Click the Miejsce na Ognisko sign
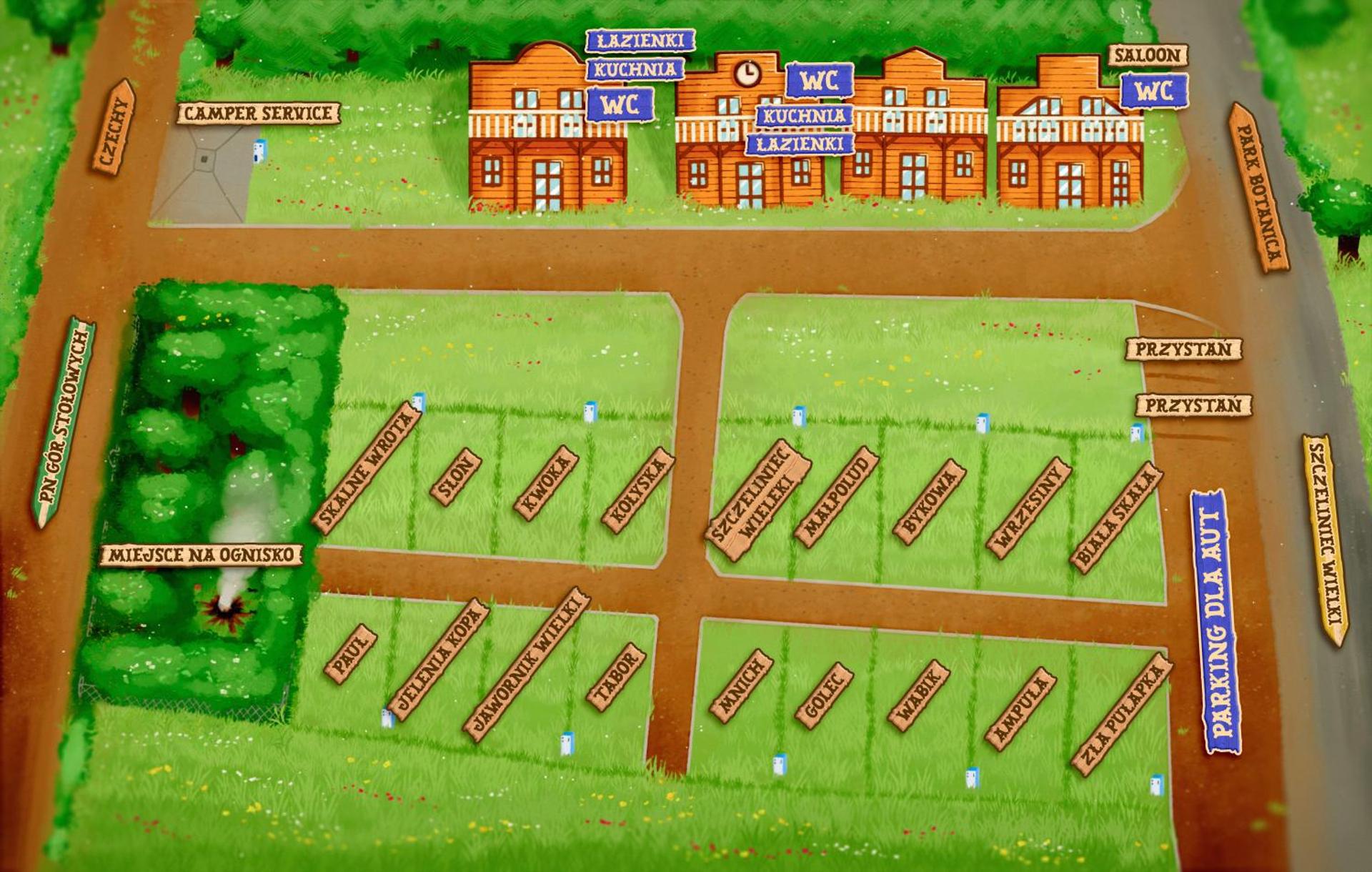The height and width of the screenshot is (872, 1372). (202, 555)
